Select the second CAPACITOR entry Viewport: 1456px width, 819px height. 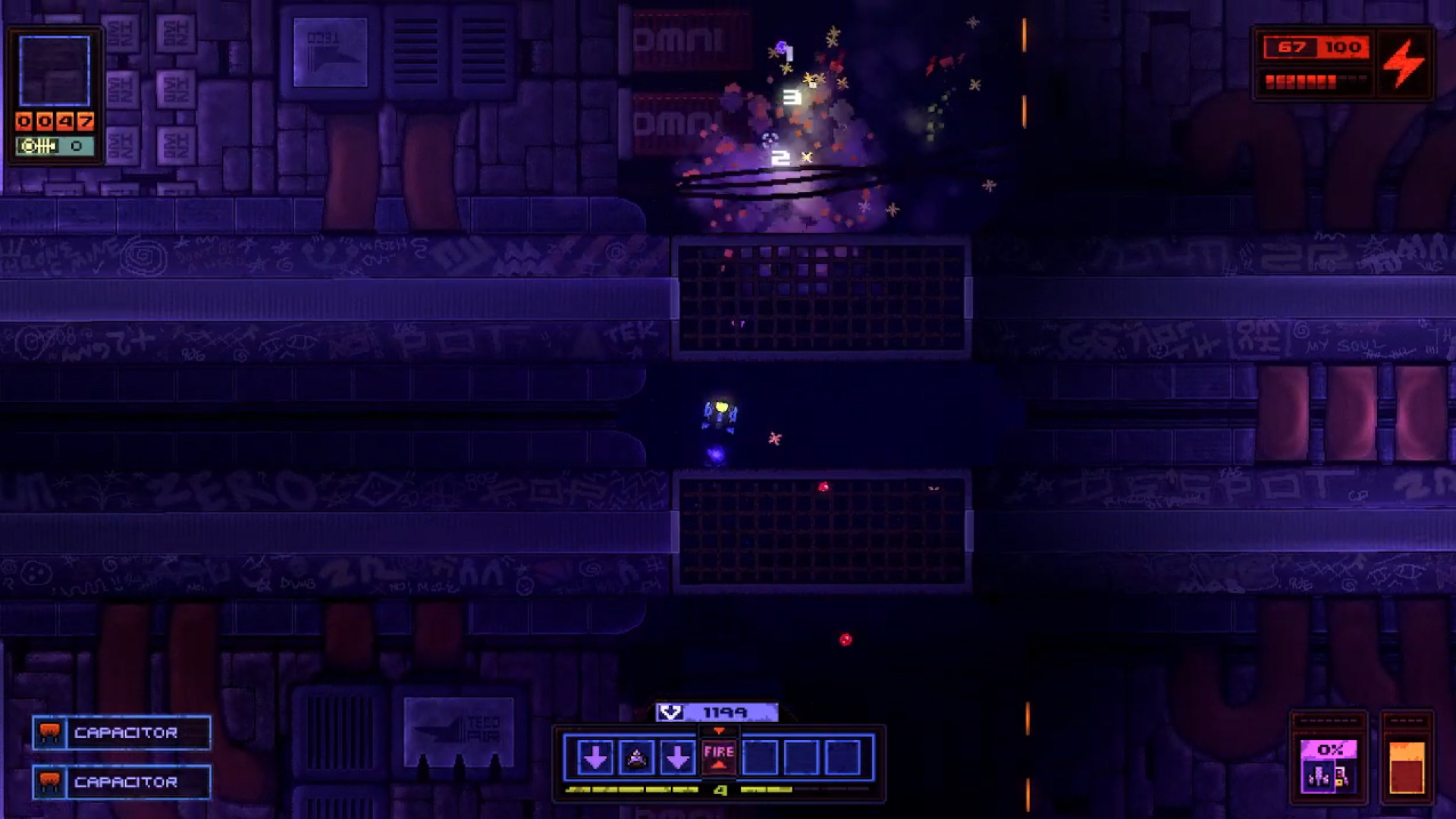pos(125,783)
